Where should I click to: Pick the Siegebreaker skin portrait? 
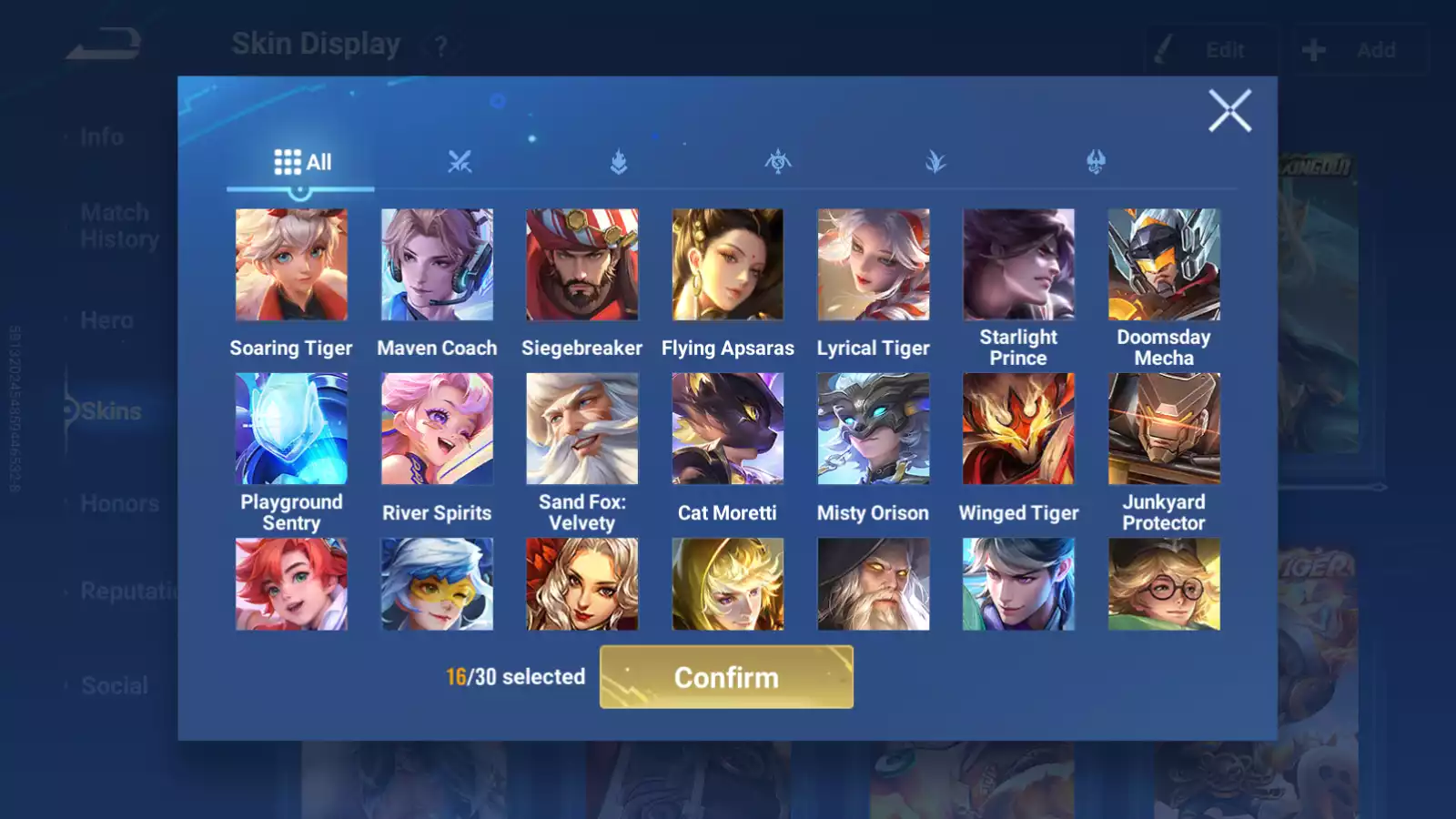coord(582,265)
